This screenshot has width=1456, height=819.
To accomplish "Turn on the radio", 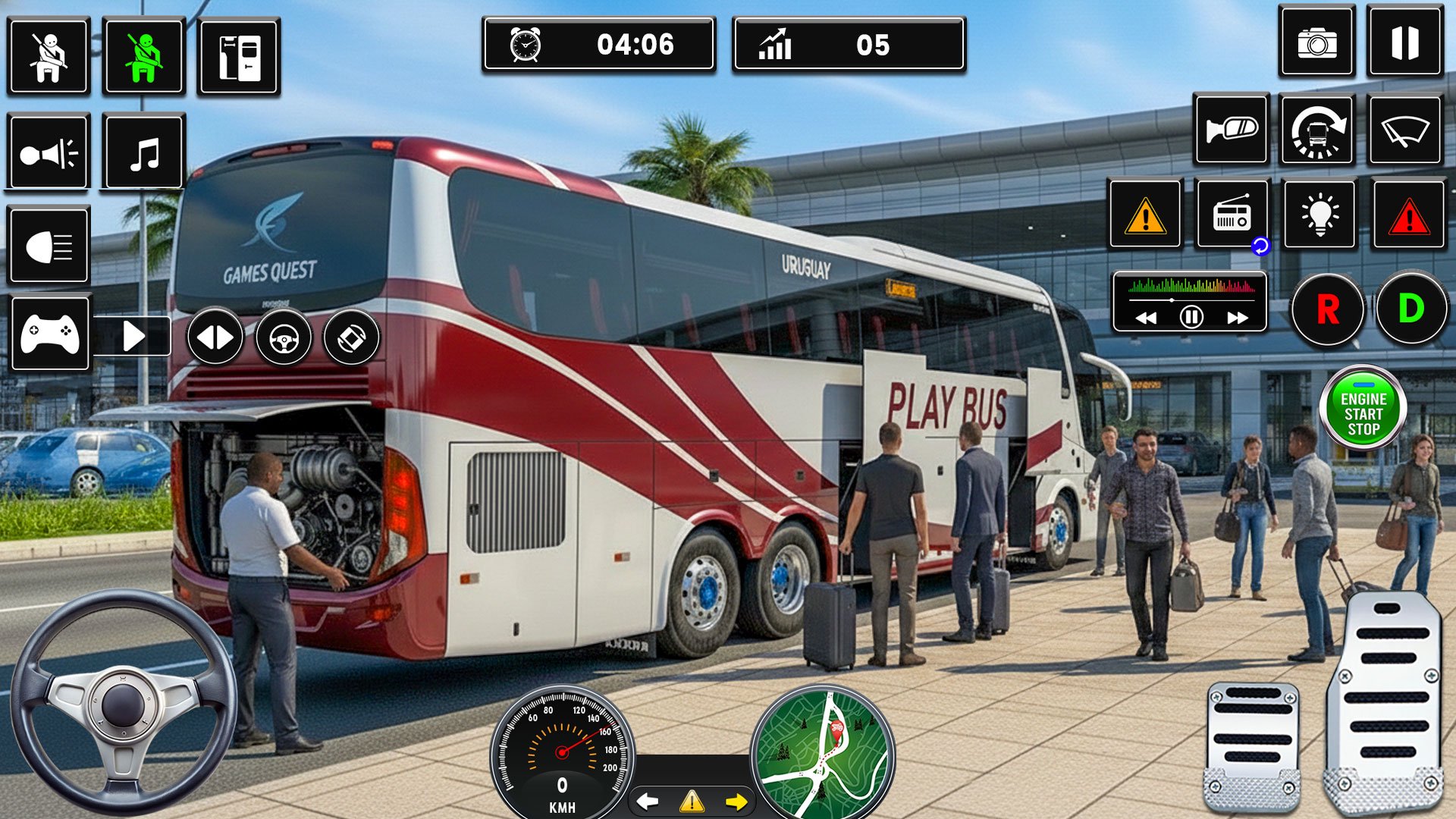I will pos(1232,215).
